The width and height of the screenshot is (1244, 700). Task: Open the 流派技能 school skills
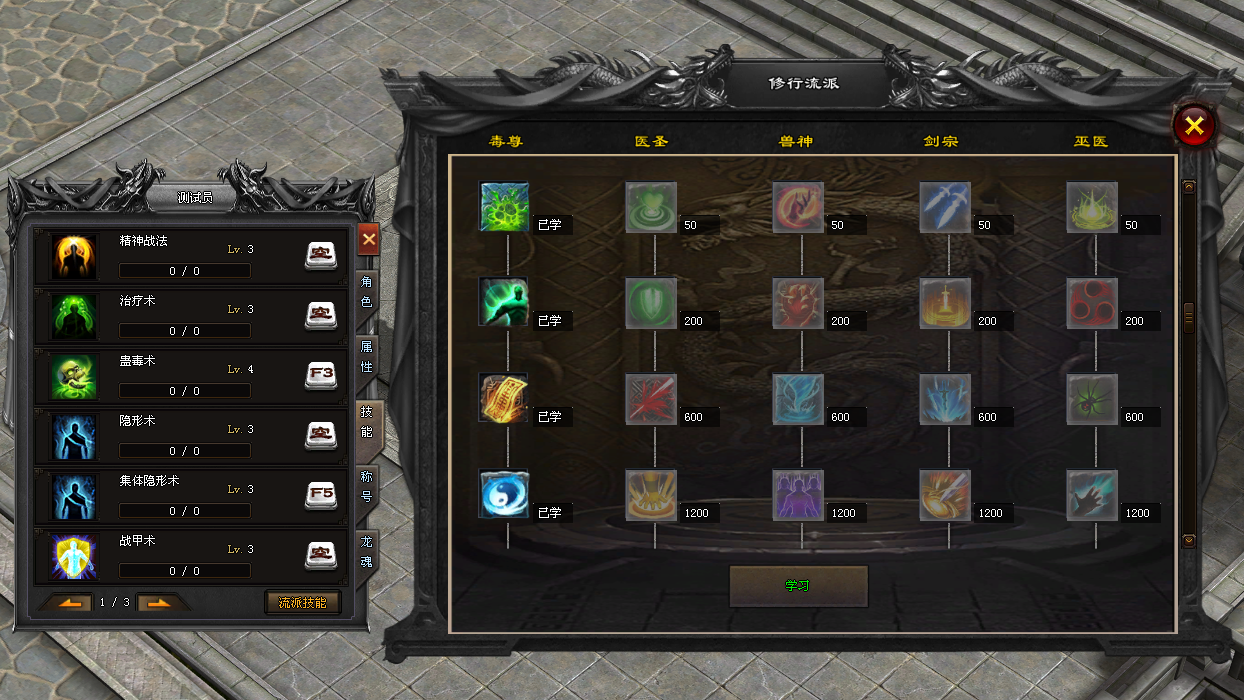point(302,603)
